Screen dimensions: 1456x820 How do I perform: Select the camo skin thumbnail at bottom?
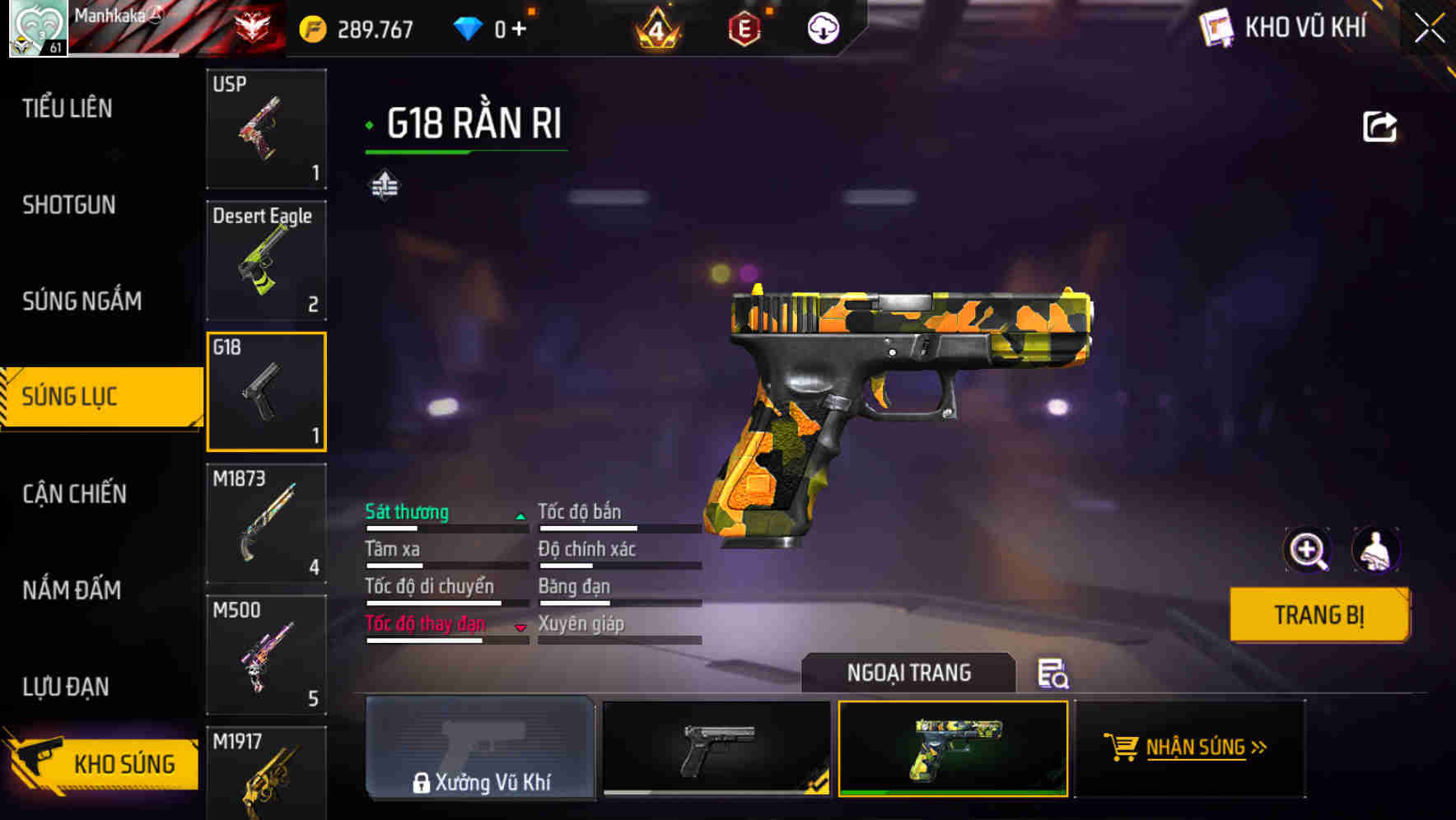(x=950, y=749)
